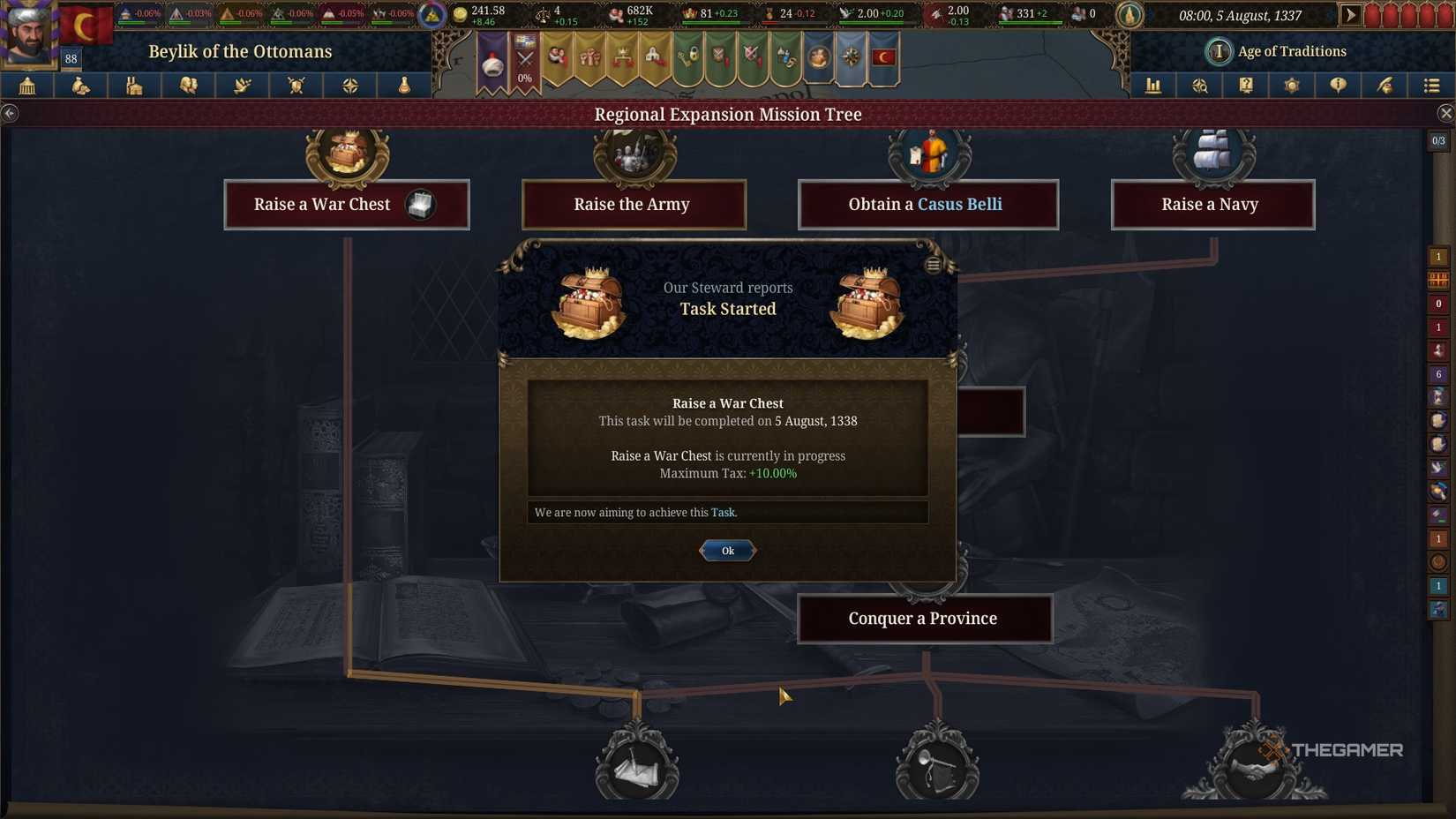Select the leftmost mission tree banner tab
1456x819 pixels.
[x=493, y=57]
